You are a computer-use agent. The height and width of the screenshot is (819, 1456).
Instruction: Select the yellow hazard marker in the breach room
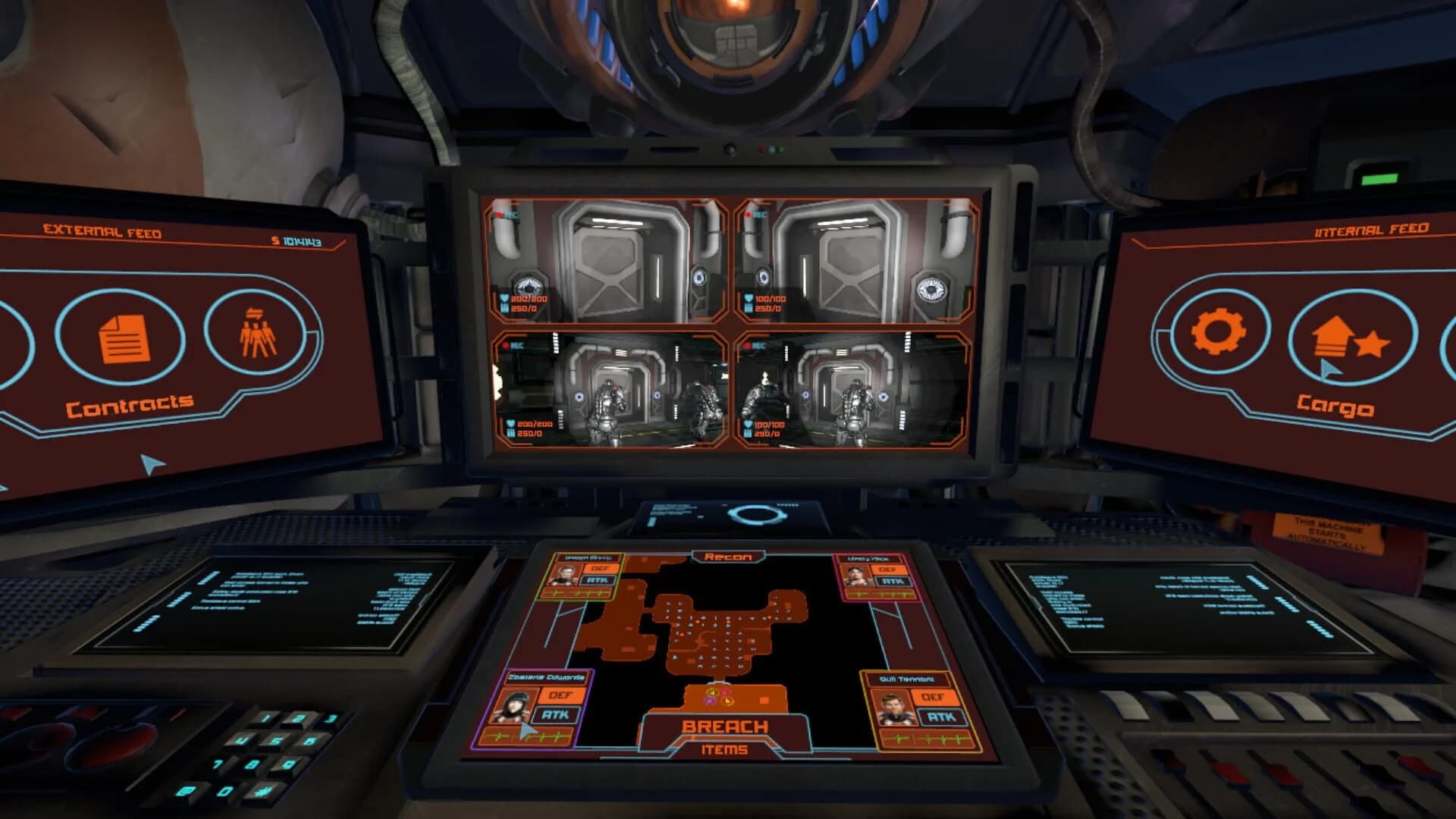click(x=711, y=692)
